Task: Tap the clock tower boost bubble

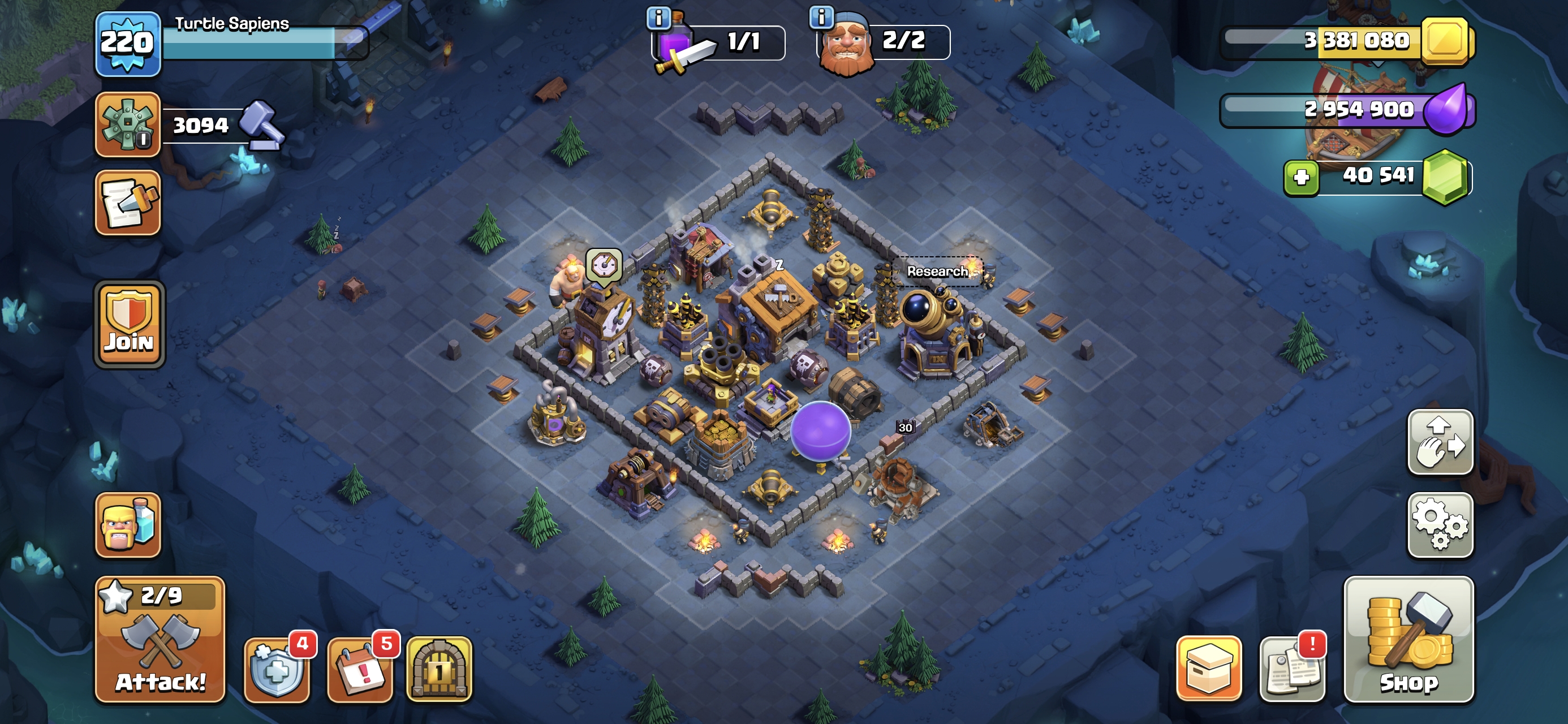Action: pos(604,265)
